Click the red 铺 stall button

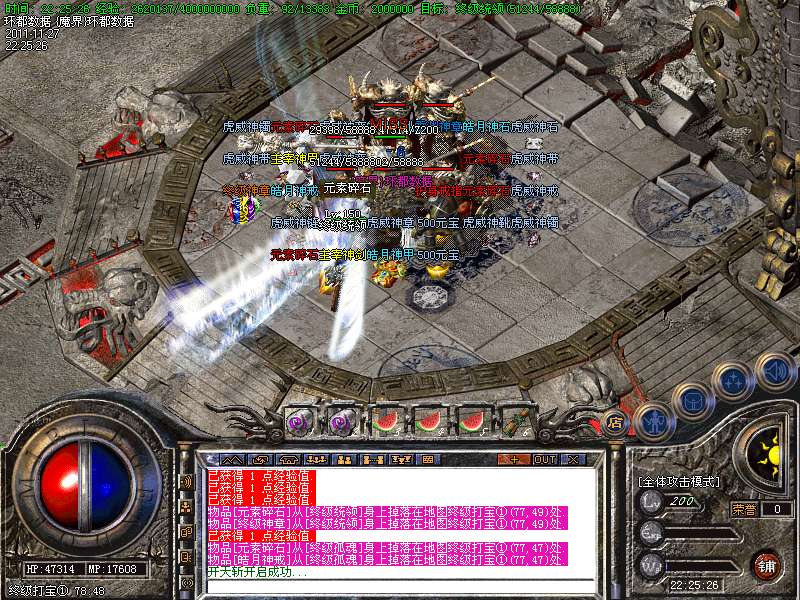[767, 564]
